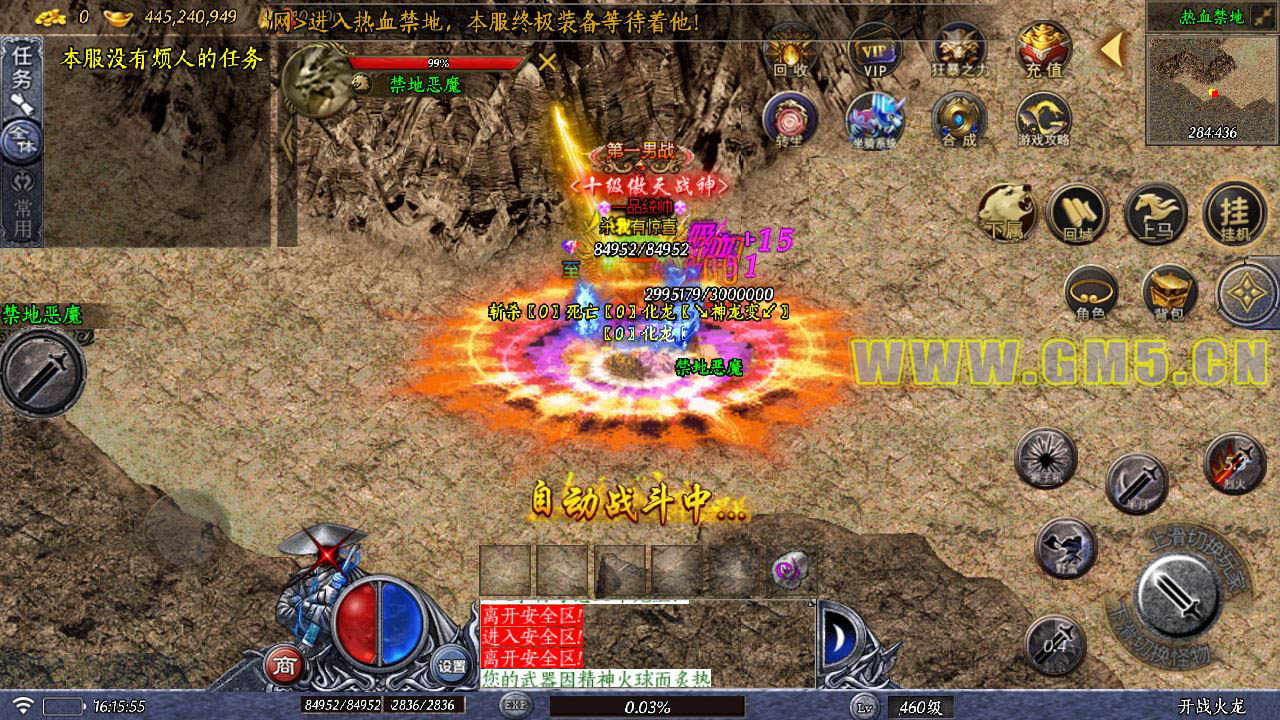The image size is (1280, 720).
Task: Mount up with the 上马 button
Action: (1156, 213)
